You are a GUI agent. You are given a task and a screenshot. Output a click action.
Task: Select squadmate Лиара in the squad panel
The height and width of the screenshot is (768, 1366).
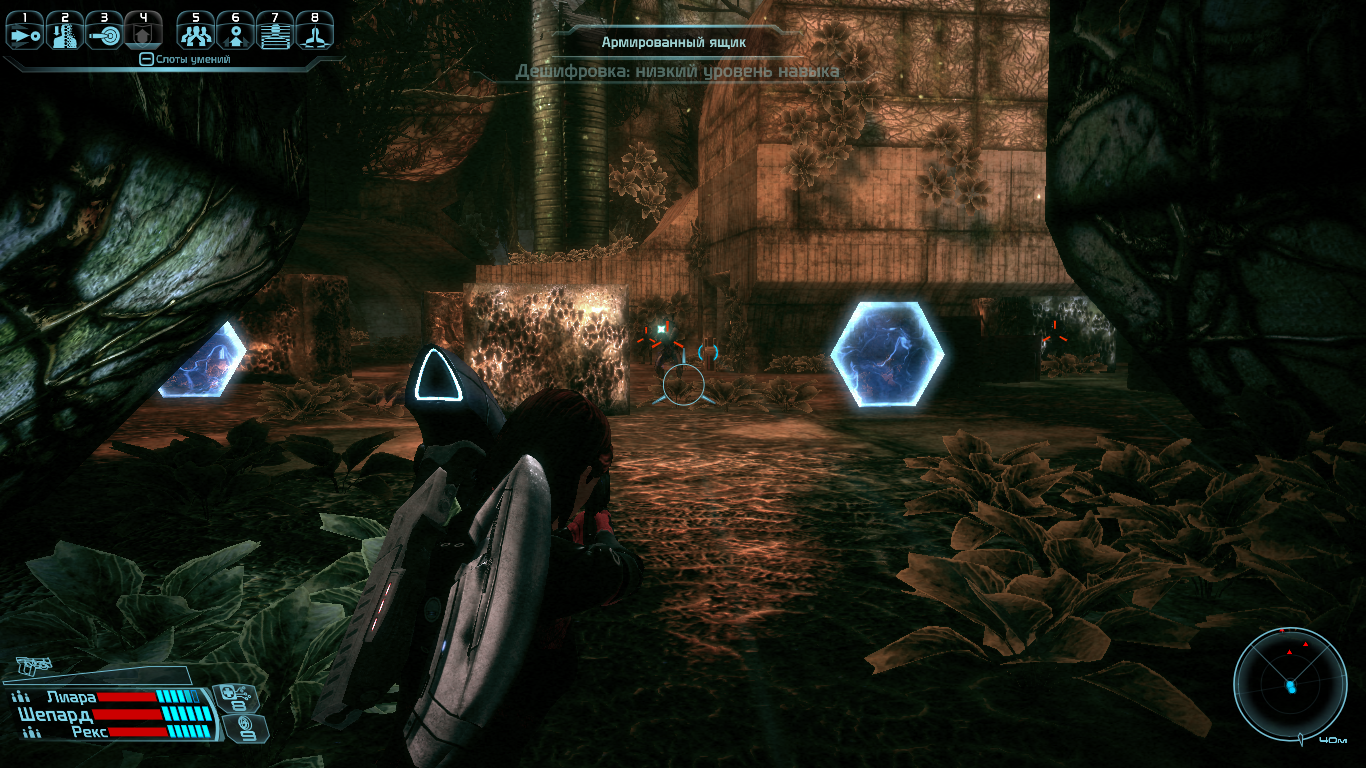[70, 697]
